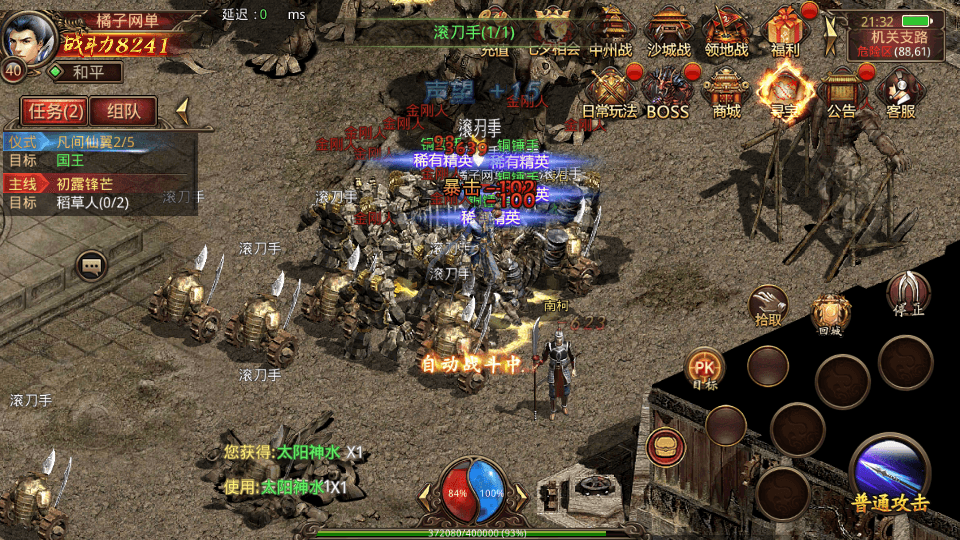
Task: Open the 任务(2) quest tab
Action: 54,110
